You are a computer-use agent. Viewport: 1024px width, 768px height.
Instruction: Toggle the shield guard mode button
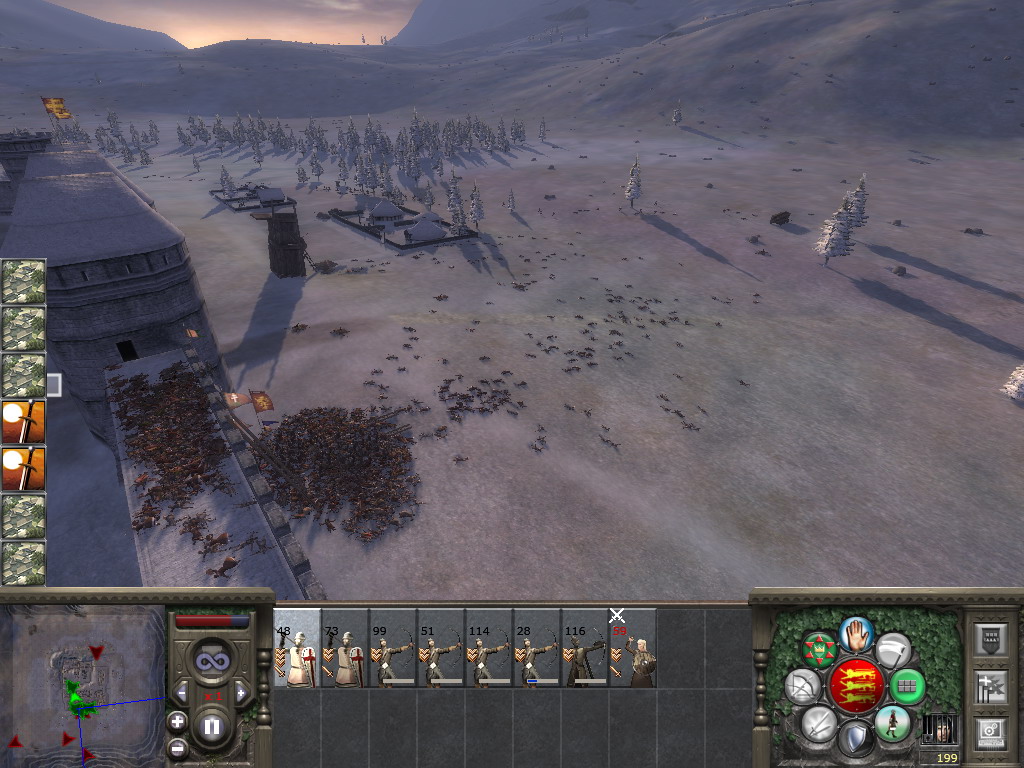(855, 740)
